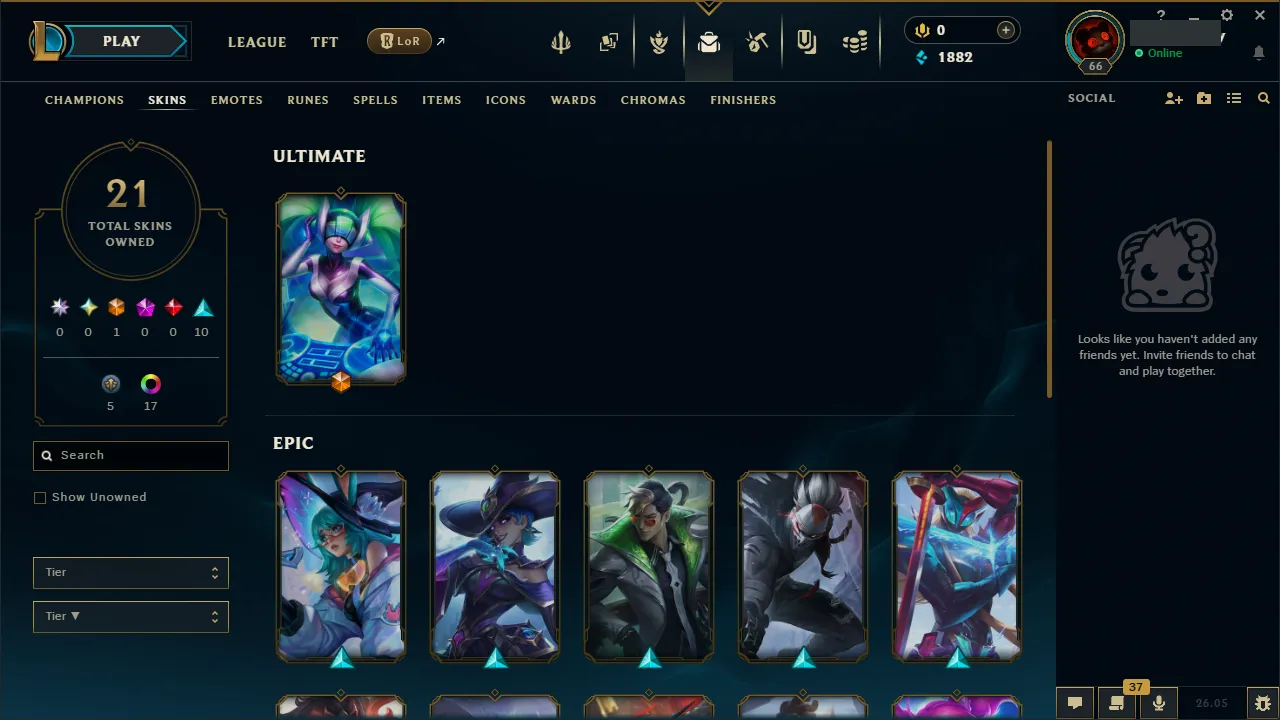Click the add friend icon in Social panel
The width and height of the screenshot is (1280, 720).
[x=1173, y=98]
